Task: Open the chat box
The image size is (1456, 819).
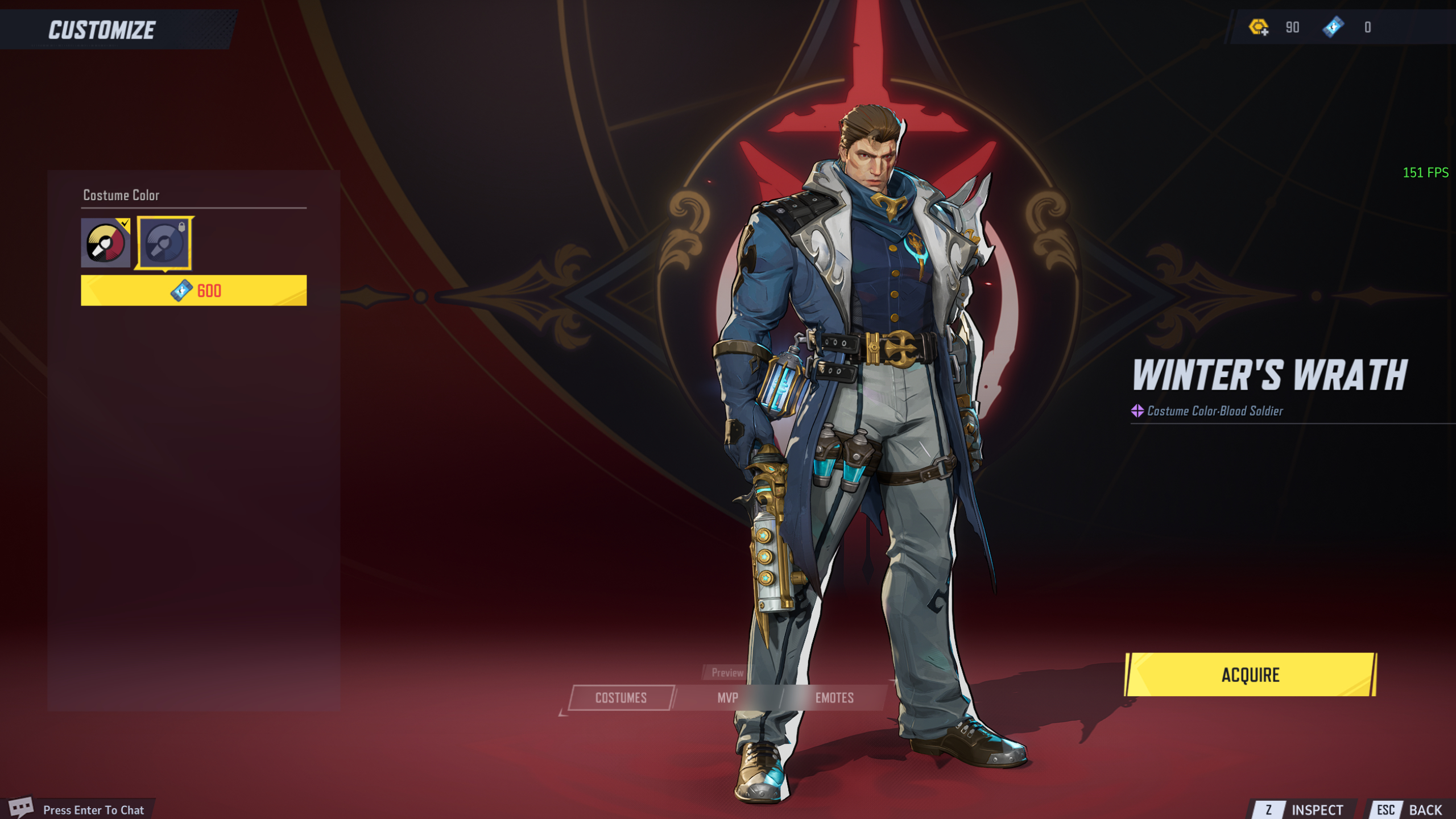Action: pyautogui.click(x=80, y=809)
